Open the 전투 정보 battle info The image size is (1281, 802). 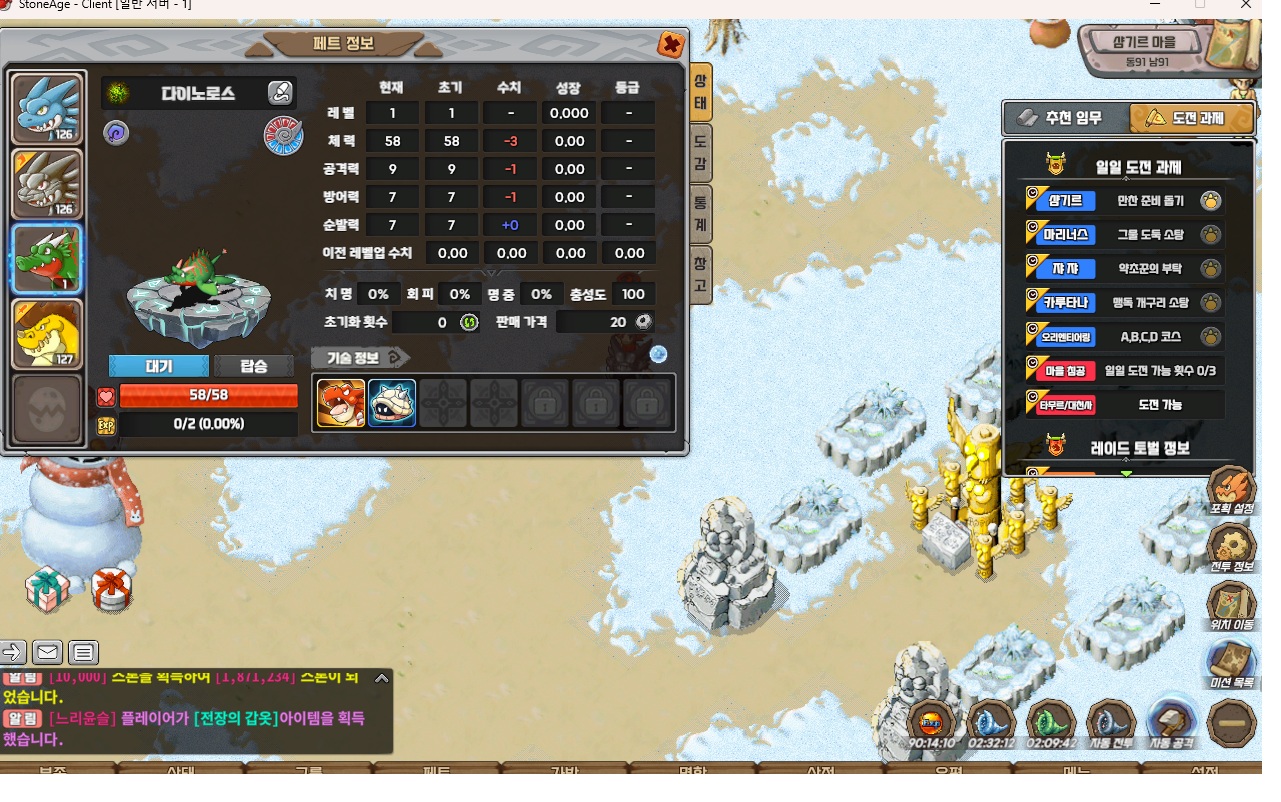pyautogui.click(x=1231, y=548)
